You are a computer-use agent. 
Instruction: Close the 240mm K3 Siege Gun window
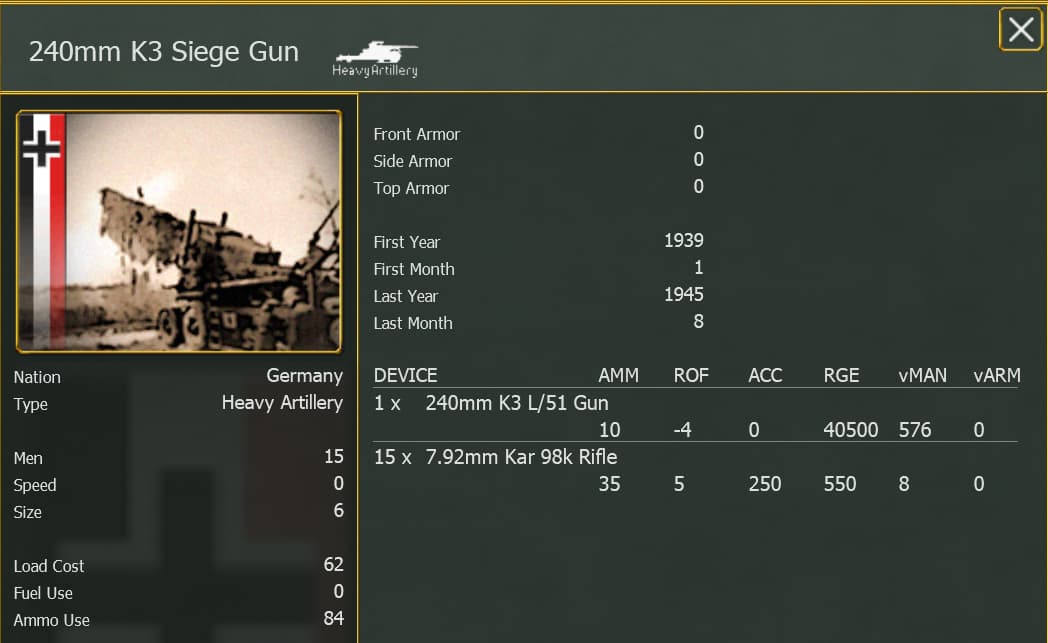pos(1020,30)
